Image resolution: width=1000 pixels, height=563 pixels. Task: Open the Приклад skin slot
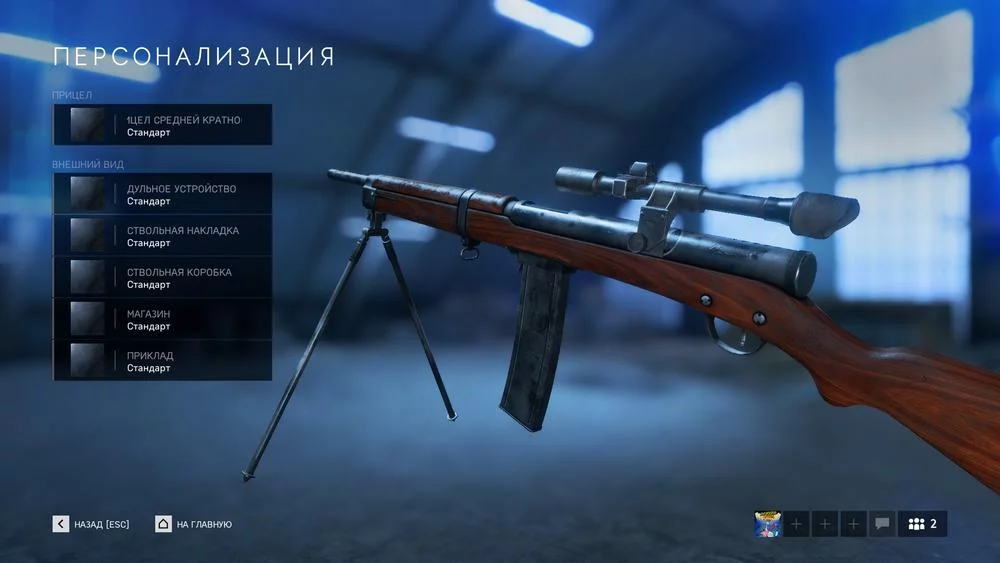point(162,361)
